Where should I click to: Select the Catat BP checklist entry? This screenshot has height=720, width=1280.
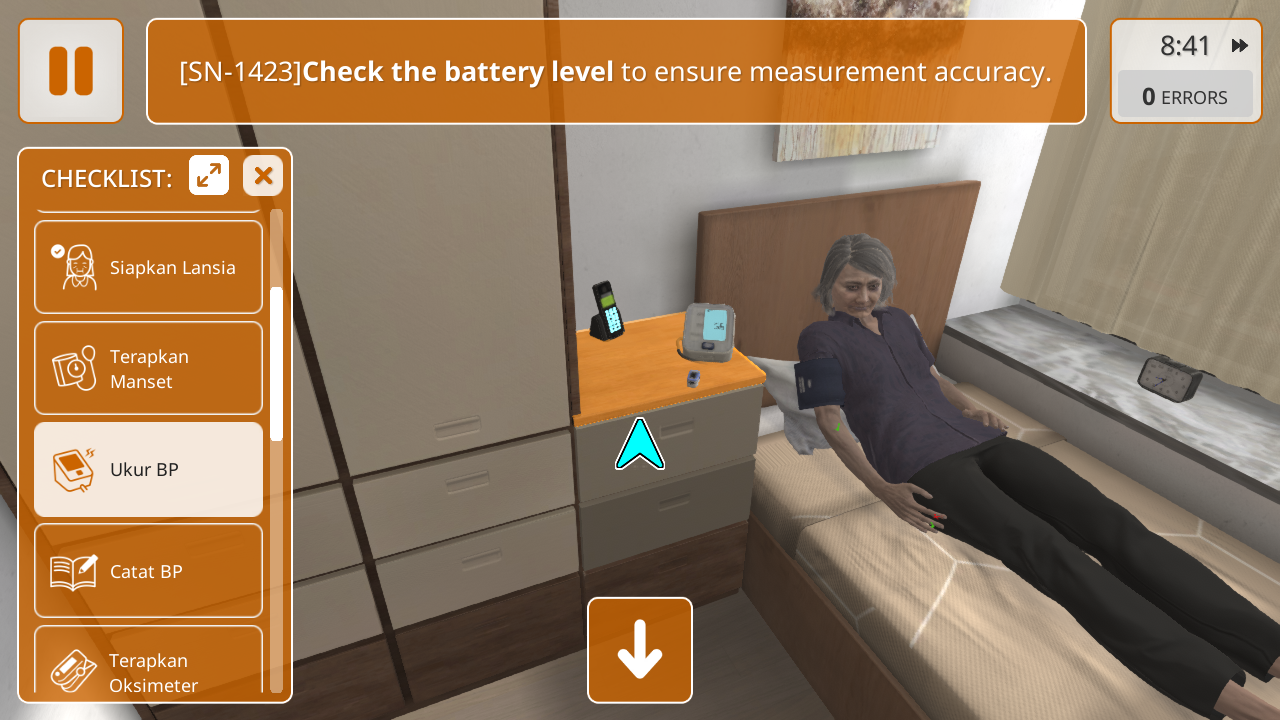(x=148, y=571)
